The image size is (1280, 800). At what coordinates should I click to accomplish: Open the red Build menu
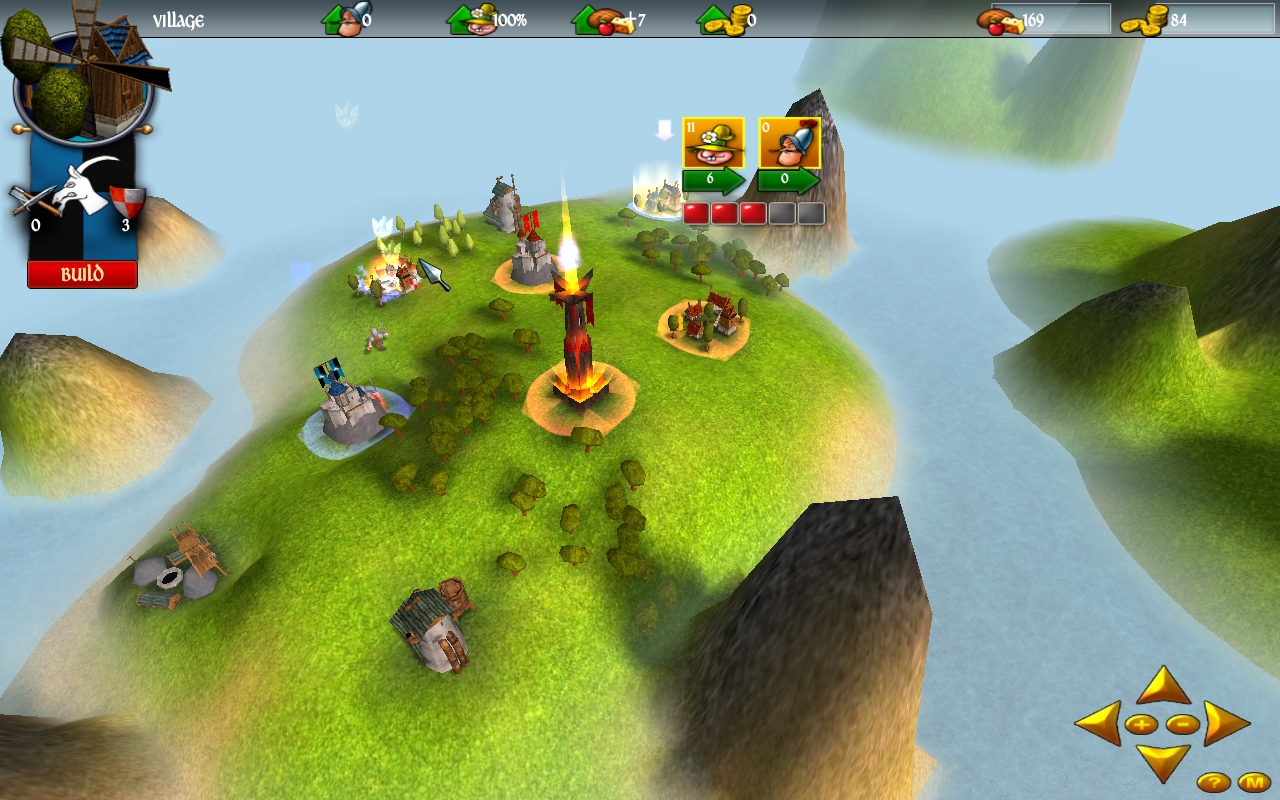click(82, 274)
